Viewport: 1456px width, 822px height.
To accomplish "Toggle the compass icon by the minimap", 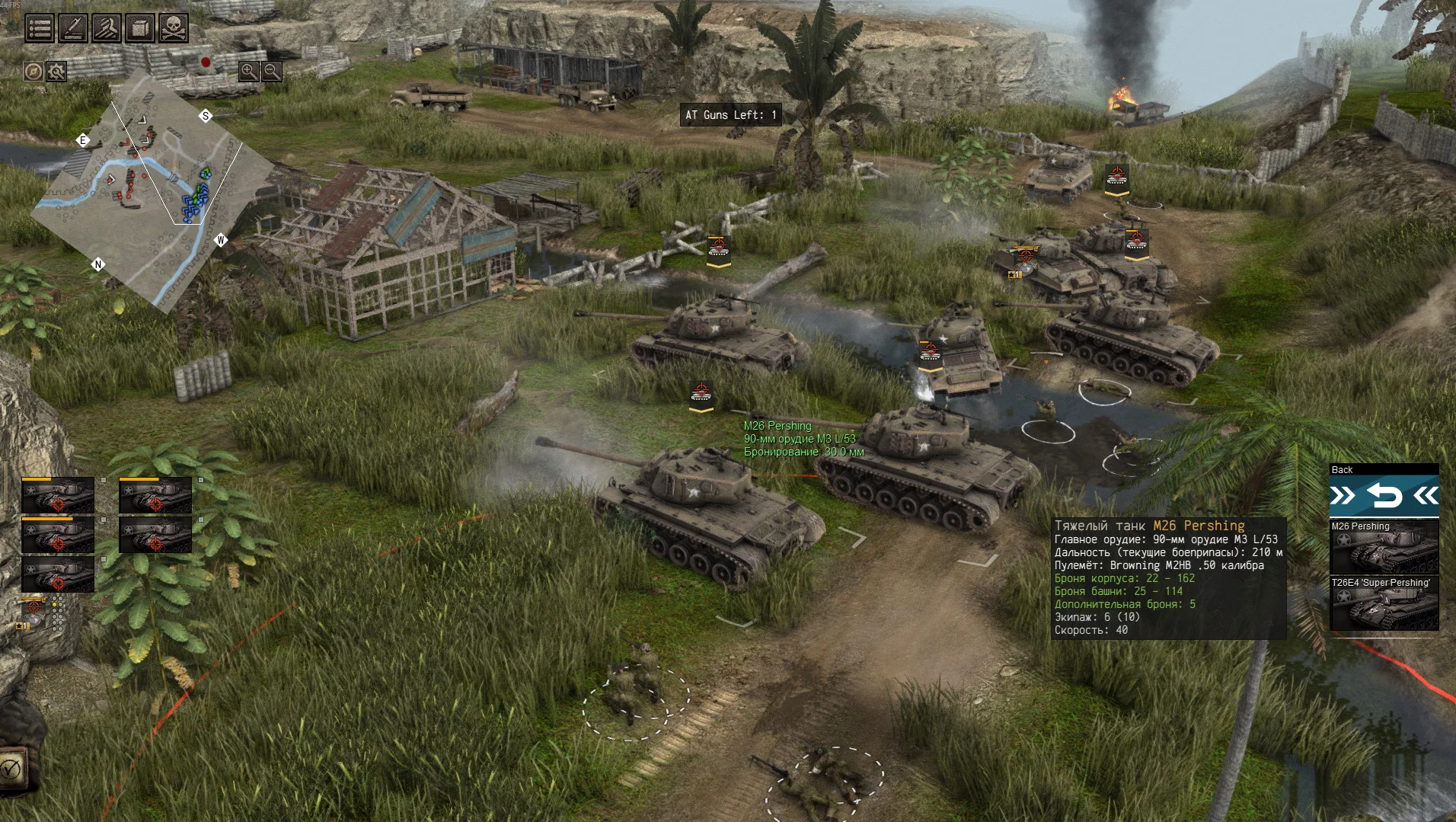I will (x=33, y=72).
